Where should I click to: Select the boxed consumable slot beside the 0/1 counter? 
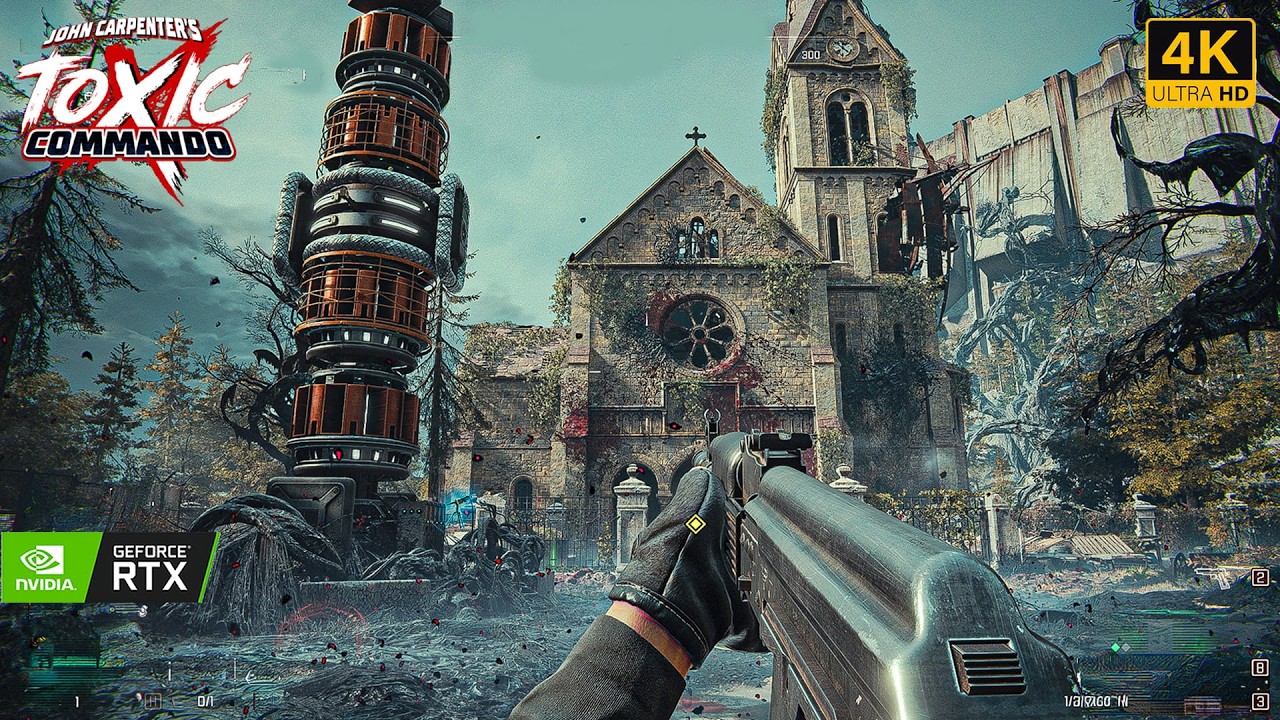tap(153, 701)
